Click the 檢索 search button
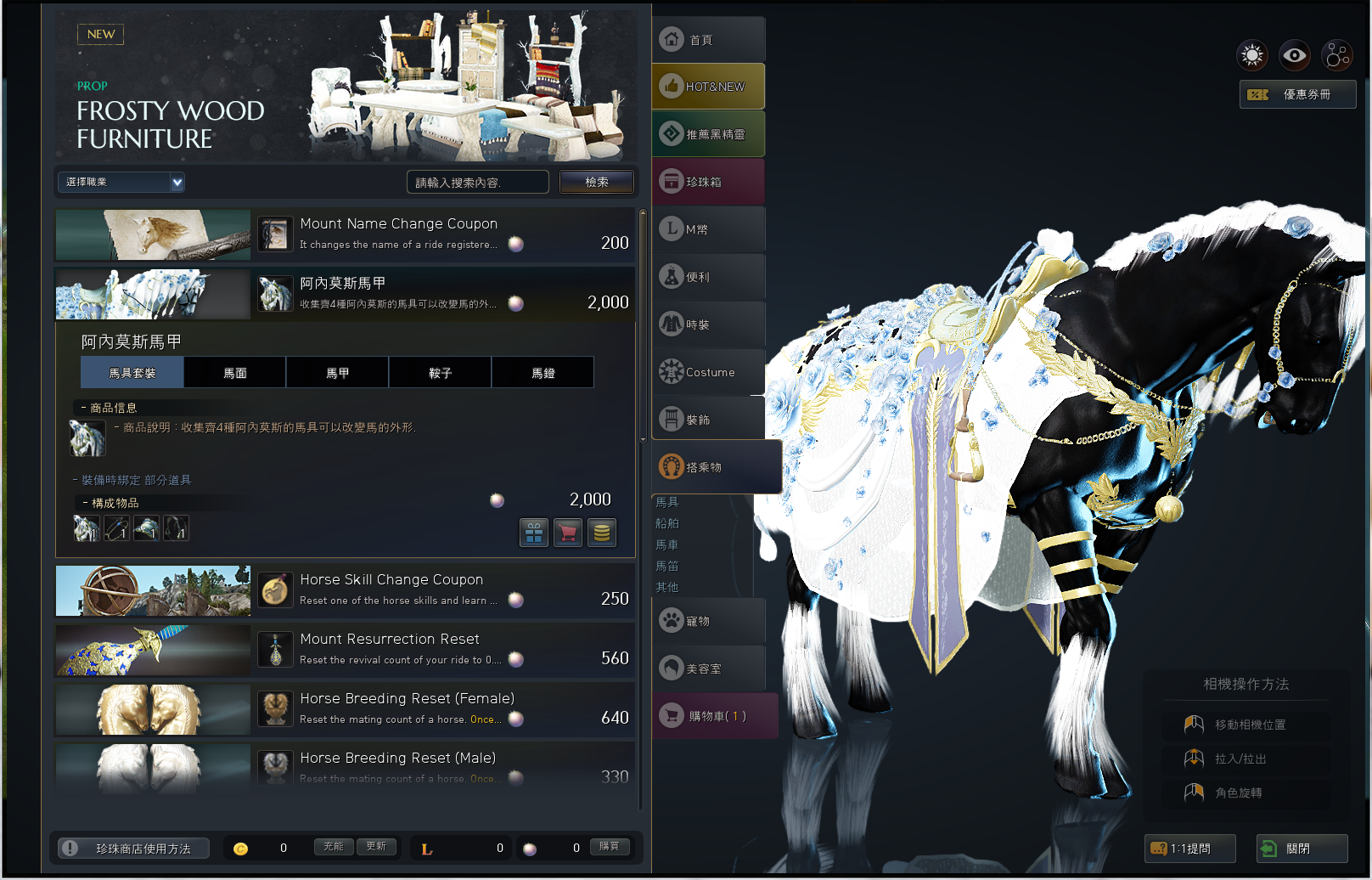 [x=596, y=182]
